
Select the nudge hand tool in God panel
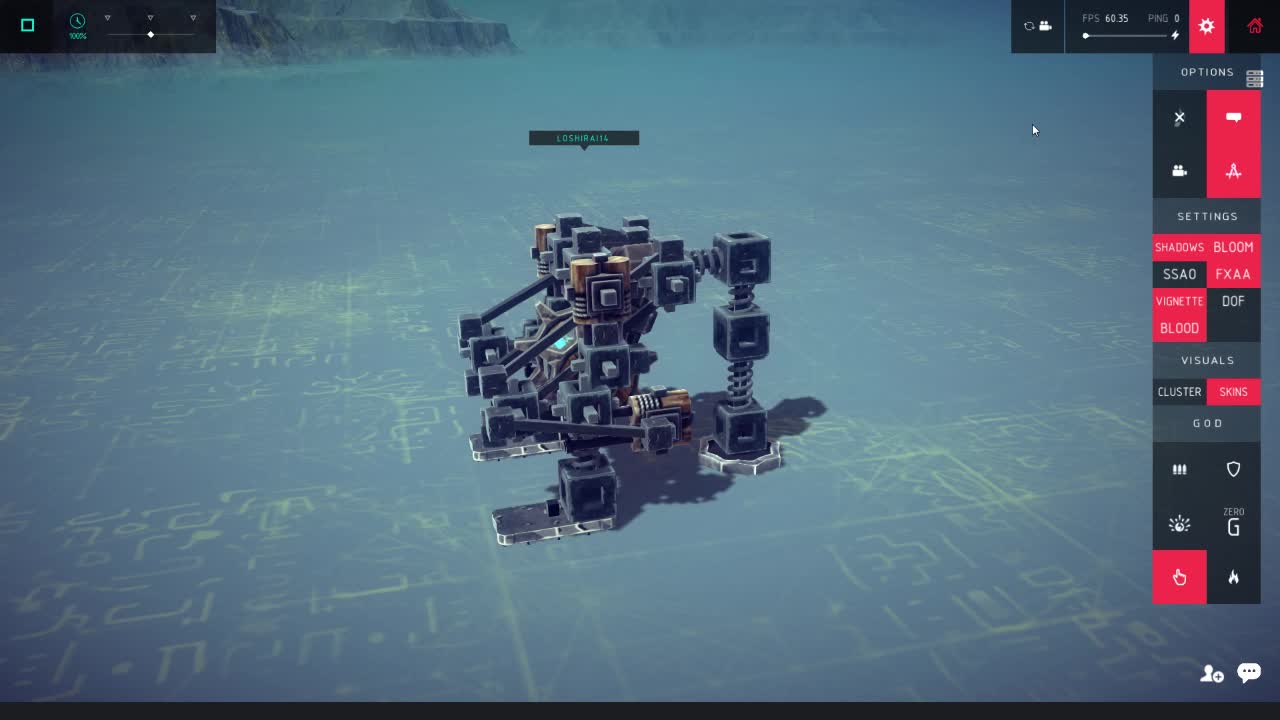pyautogui.click(x=1180, y=577)
